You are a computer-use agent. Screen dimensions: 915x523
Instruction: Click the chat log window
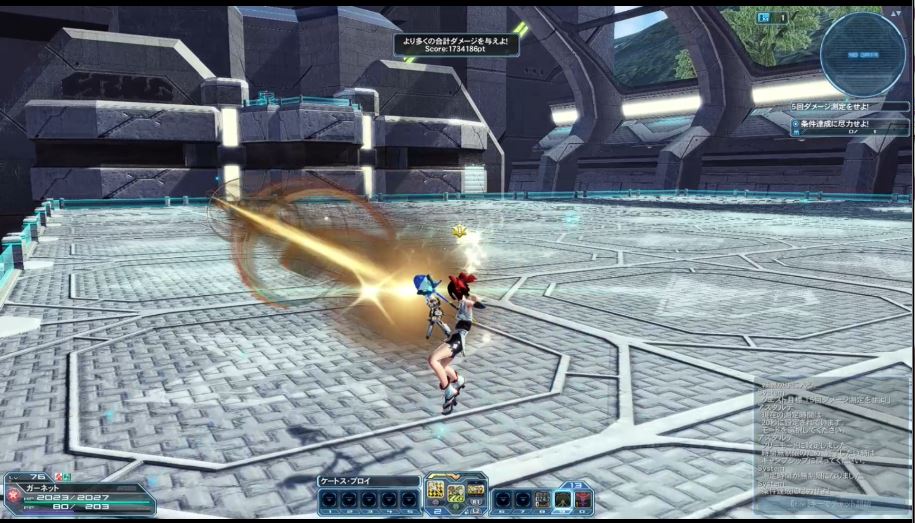[829, 442]
